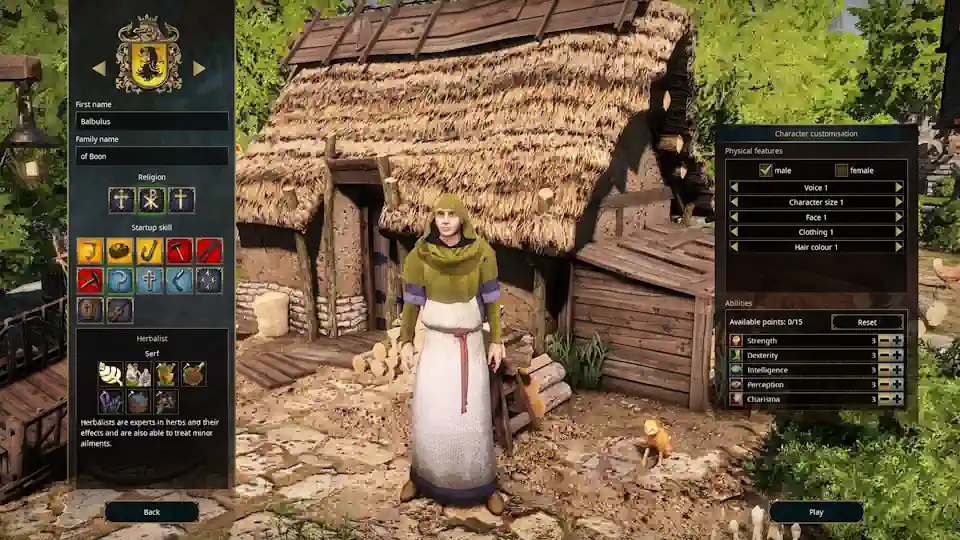Select the green-highlighted Chi-Rho religion icon
Viewport: 960px width, 540px height.
(x=151, y=200)
